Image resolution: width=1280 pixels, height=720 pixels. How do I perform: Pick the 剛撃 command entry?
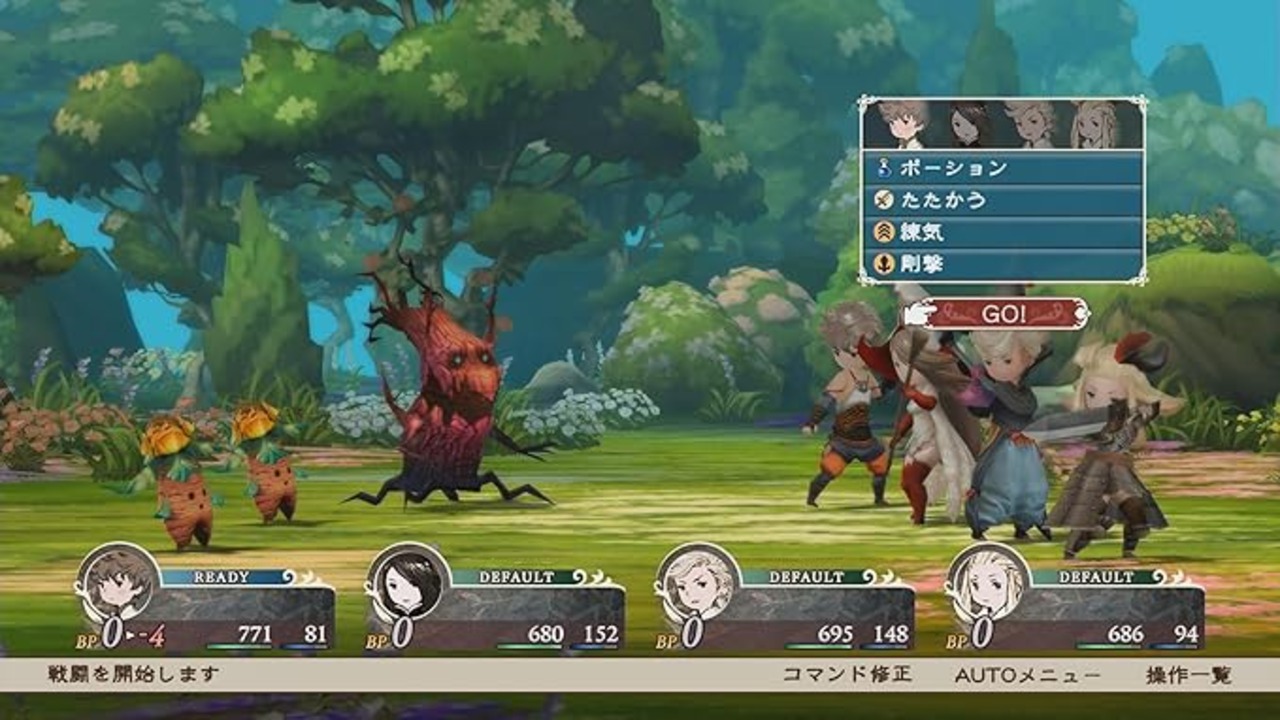click(1002, 264)
